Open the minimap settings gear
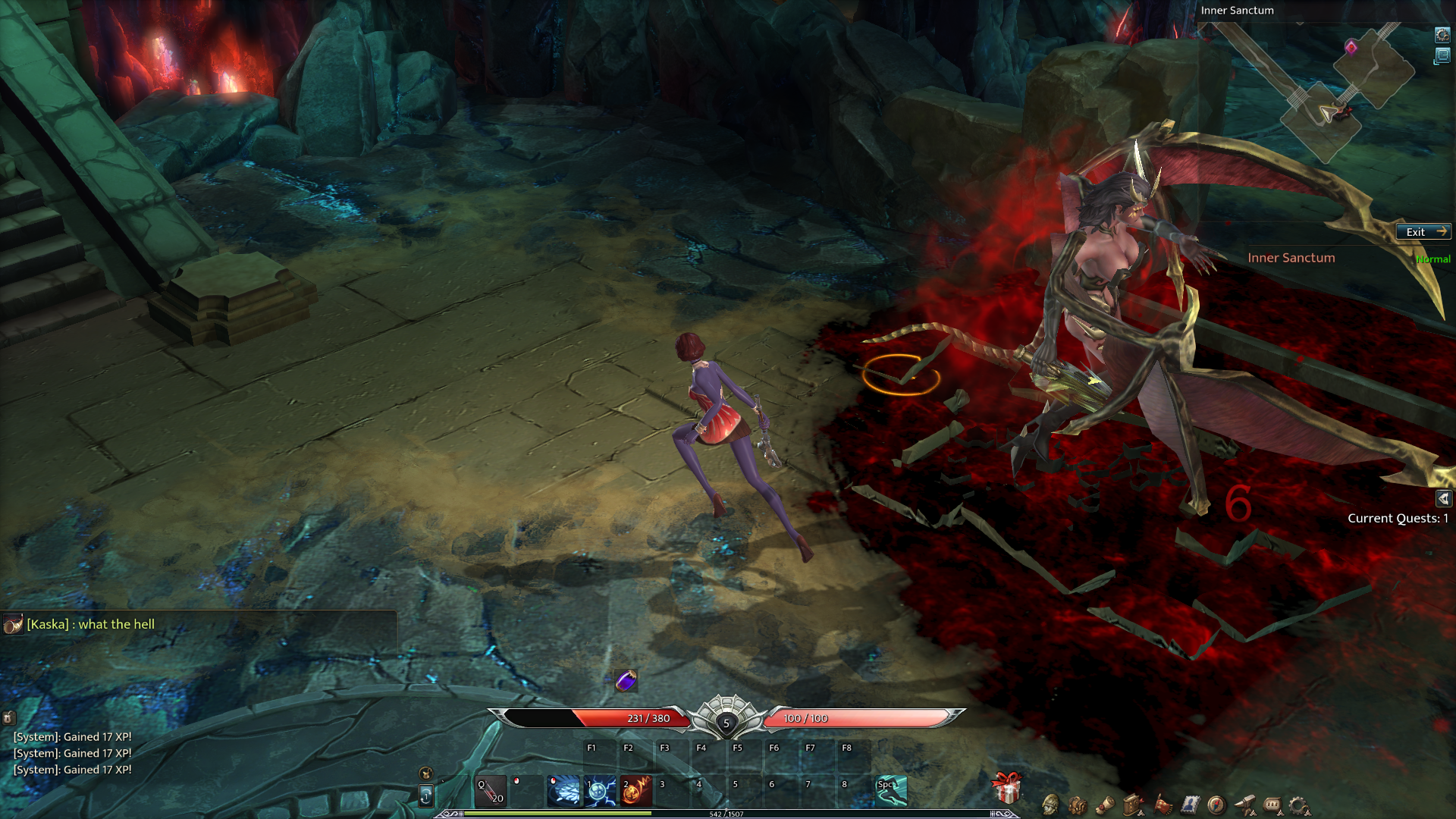The height and width of the screenshot is (819, 1456). click(1442, 35)
